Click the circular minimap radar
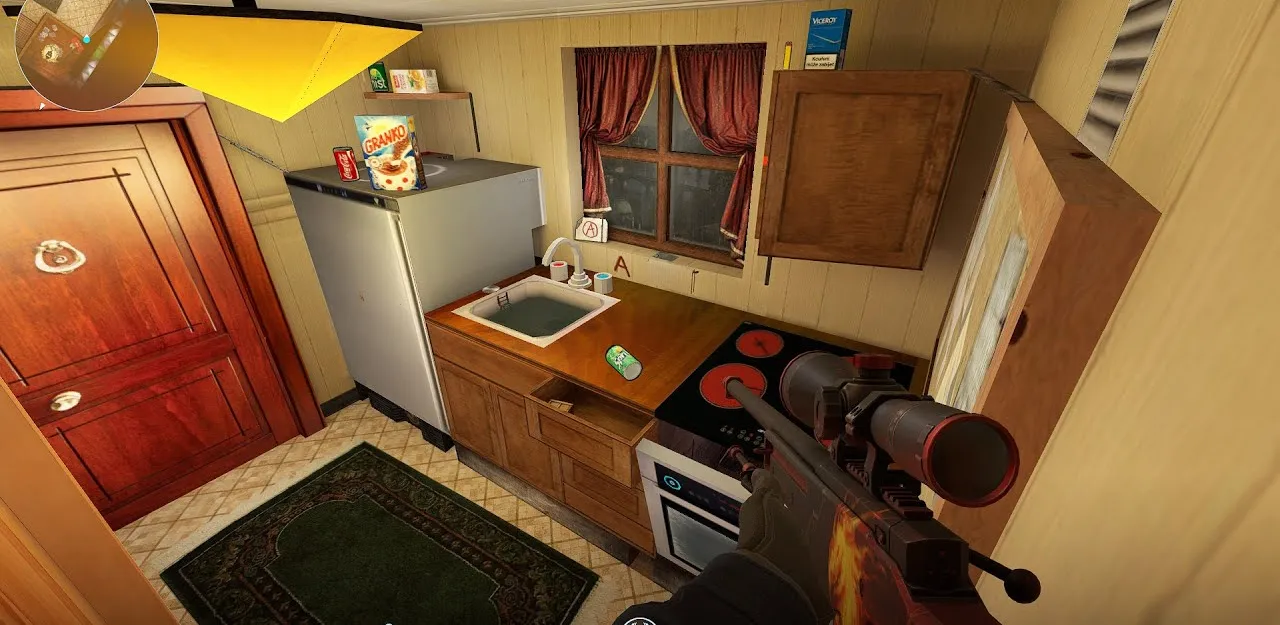This screenshot has width=1280, height=625. pos(86,50)
